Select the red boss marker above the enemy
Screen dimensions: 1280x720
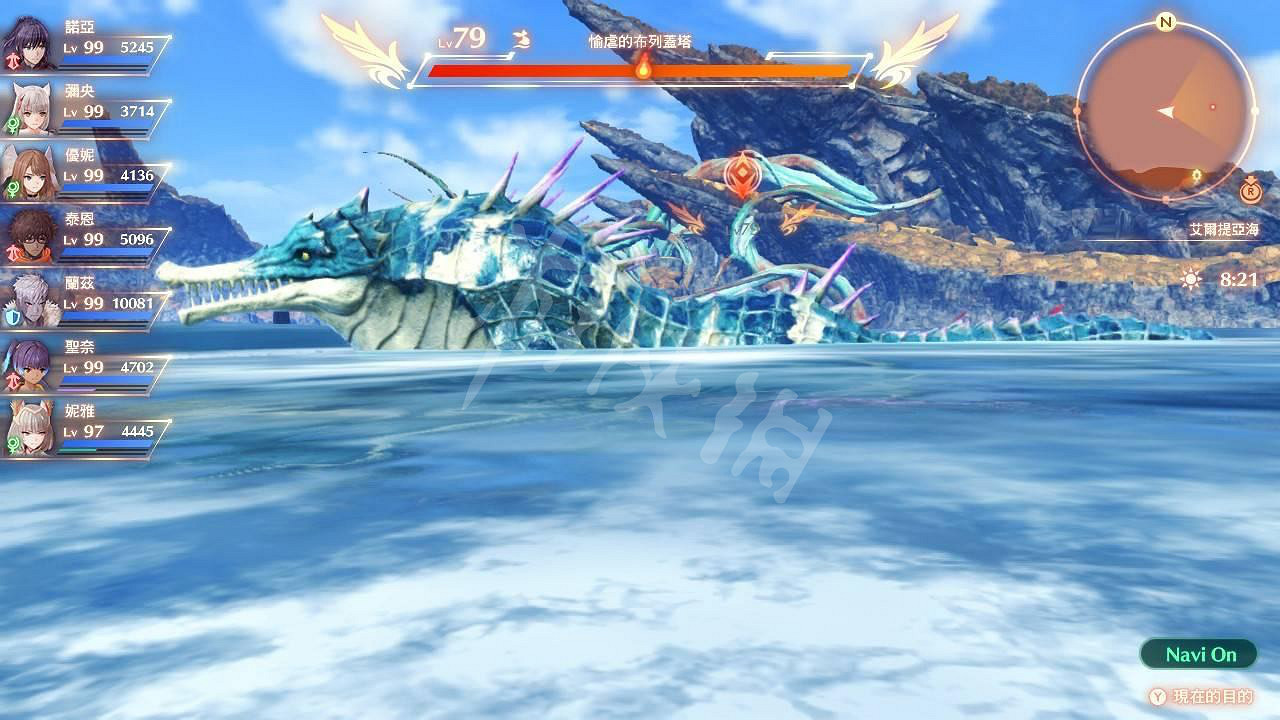tap(740, 173)
